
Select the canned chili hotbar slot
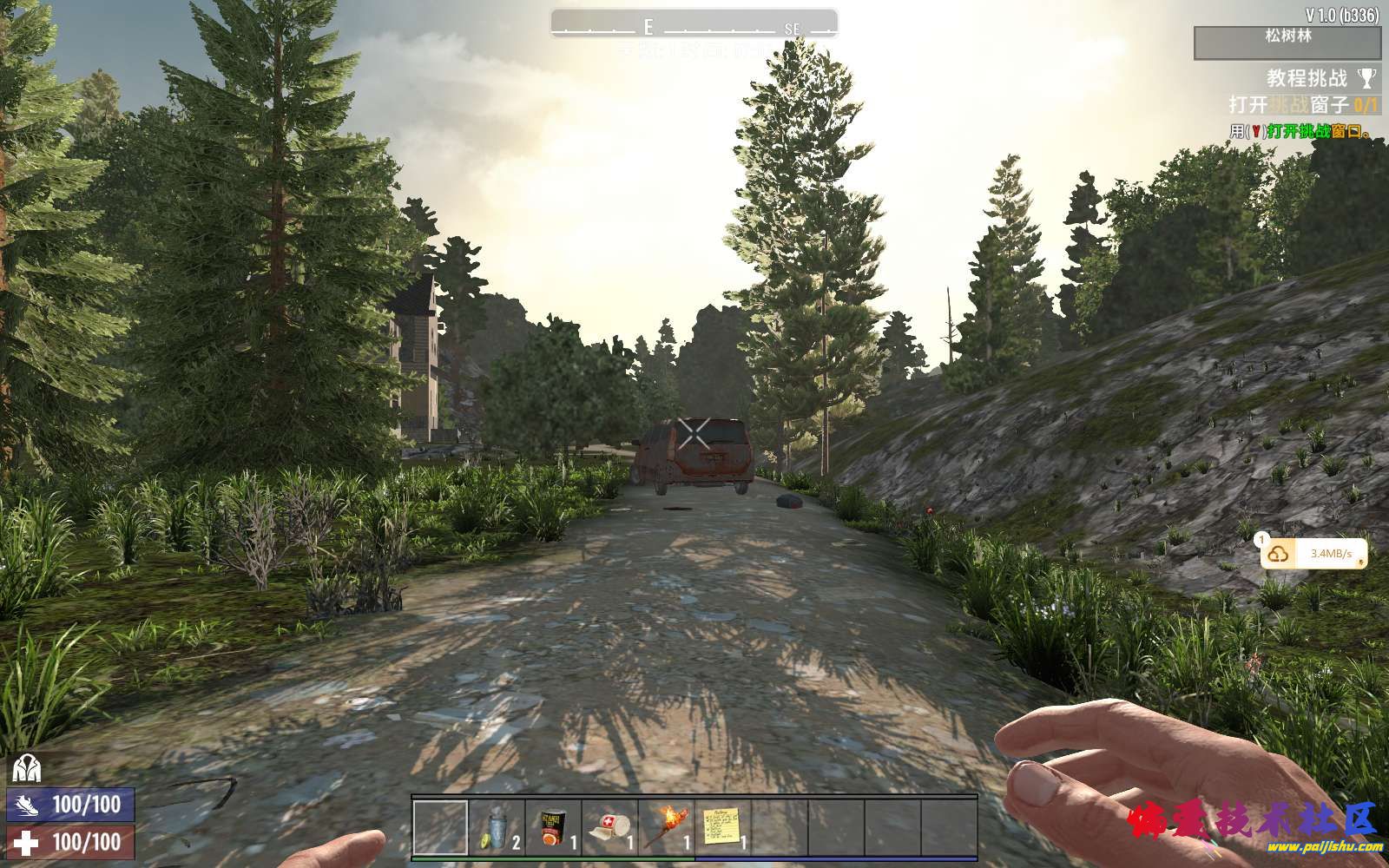[x=553, y=827]
